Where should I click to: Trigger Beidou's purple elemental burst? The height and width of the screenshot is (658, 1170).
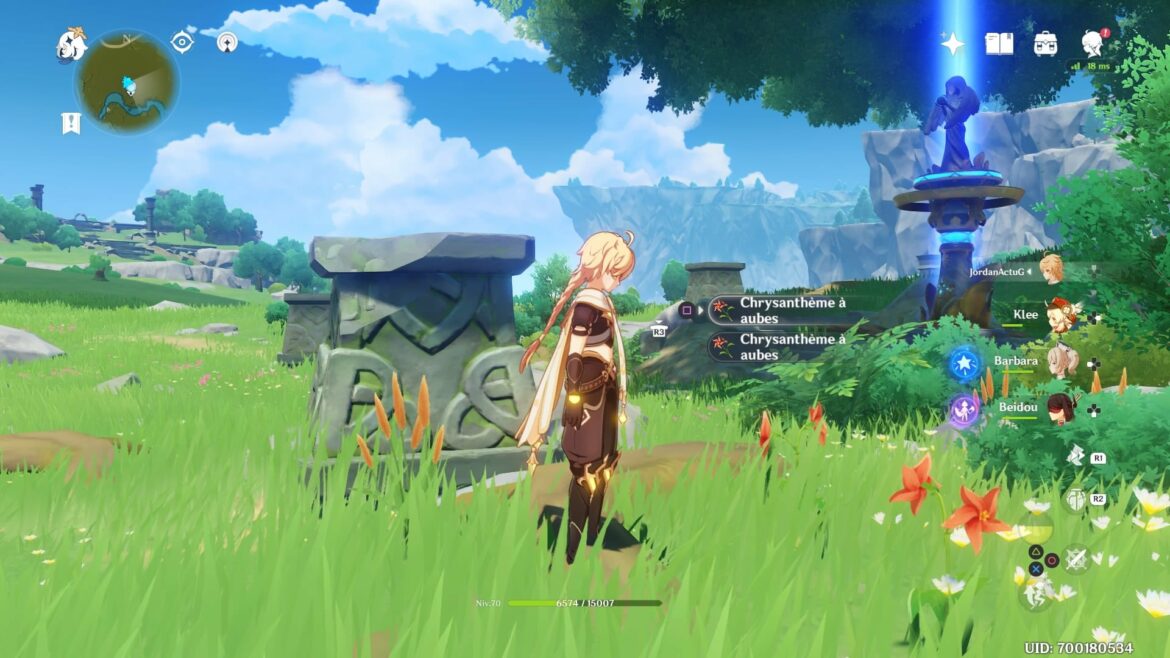tap(965, 409)
